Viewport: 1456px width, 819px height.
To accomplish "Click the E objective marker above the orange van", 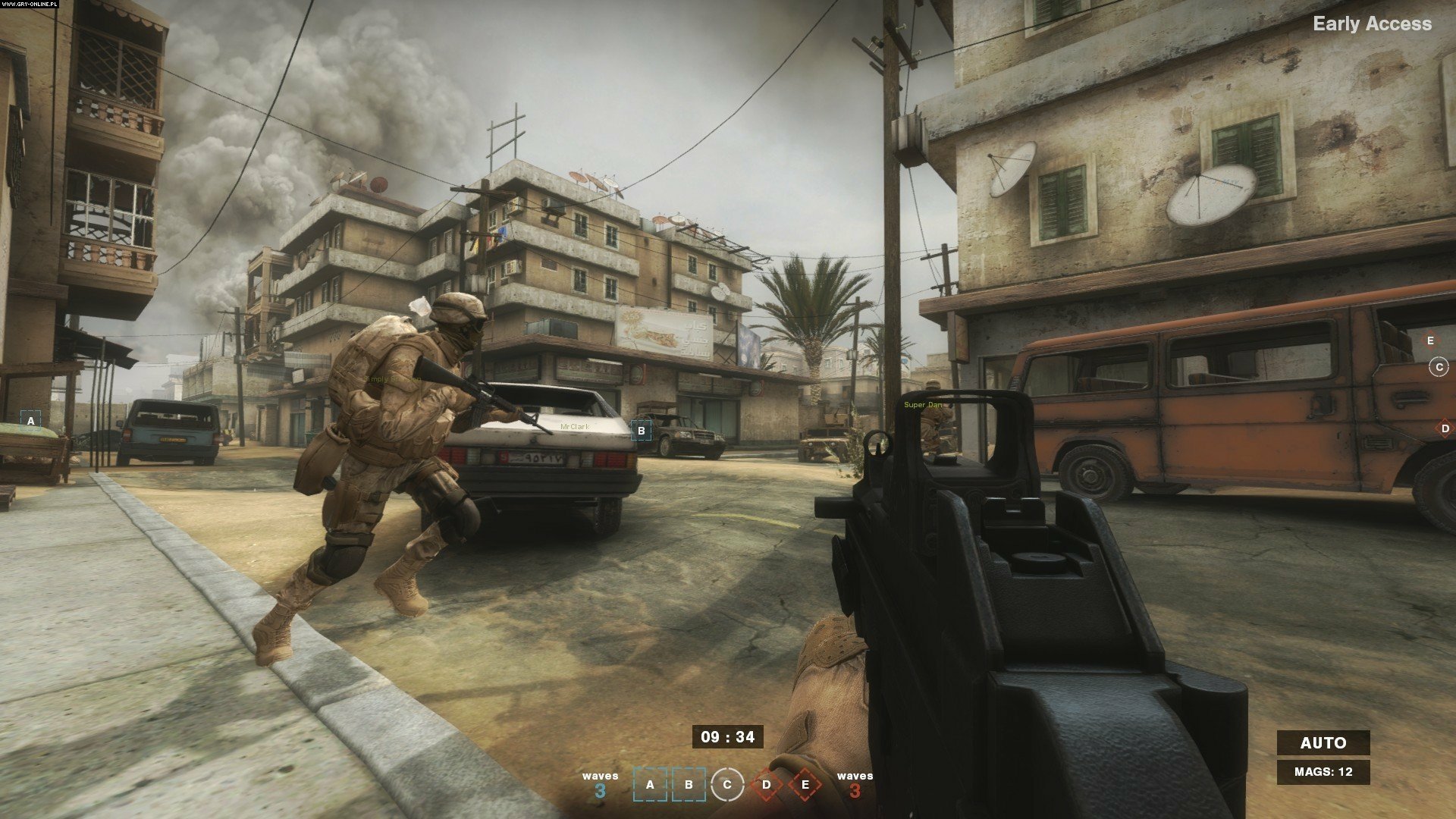I will [1431, 341].
